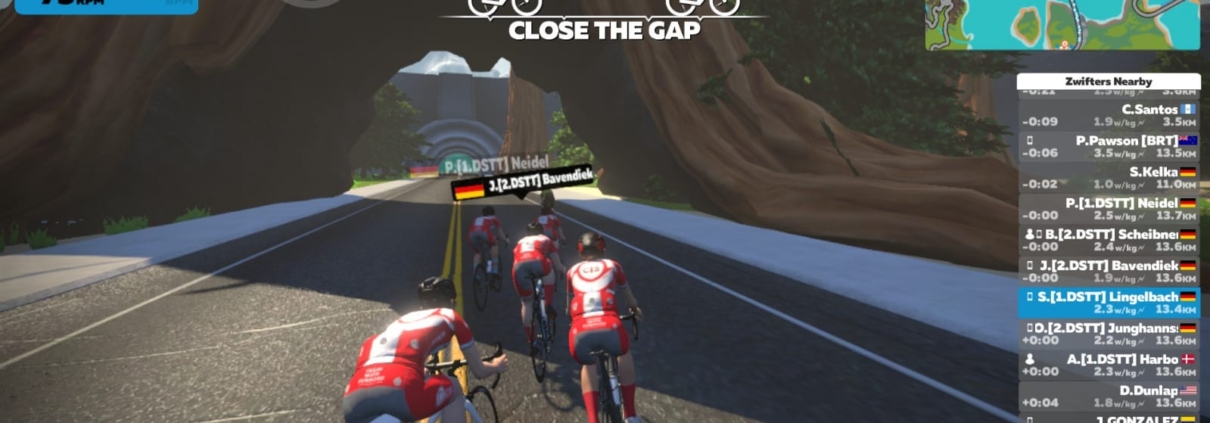Open the minimap
This screenshot has width=1210, height=423.
tap(1062, 25)
